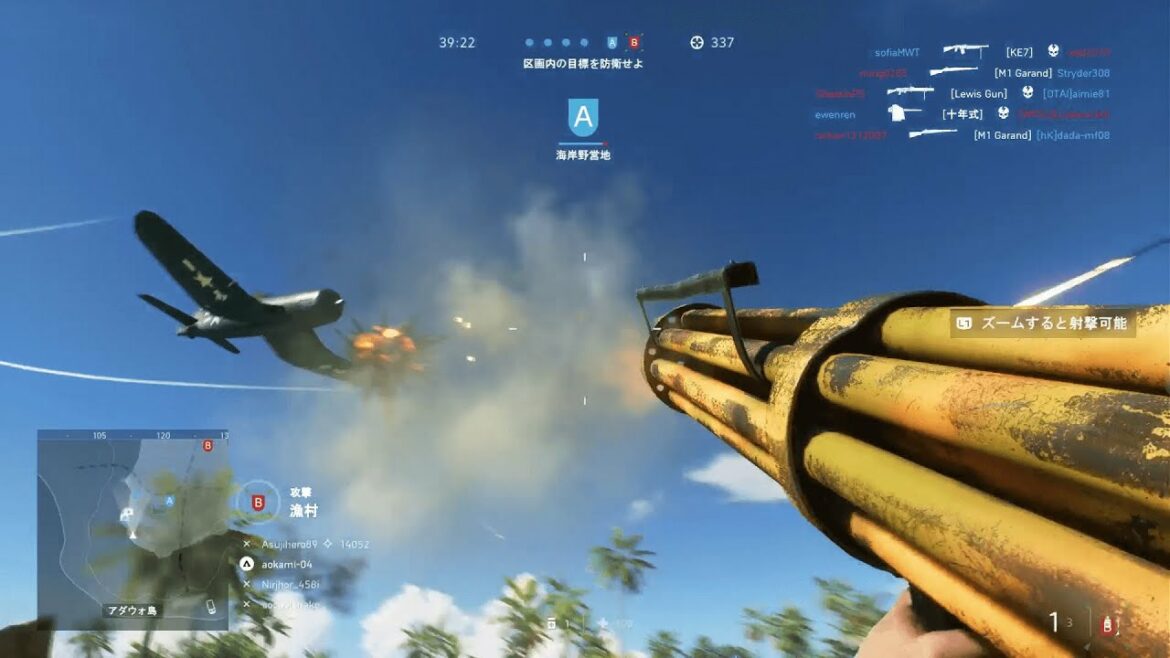
Task: Click the red B objective on the minimap
Action: (x=207, y=445)
